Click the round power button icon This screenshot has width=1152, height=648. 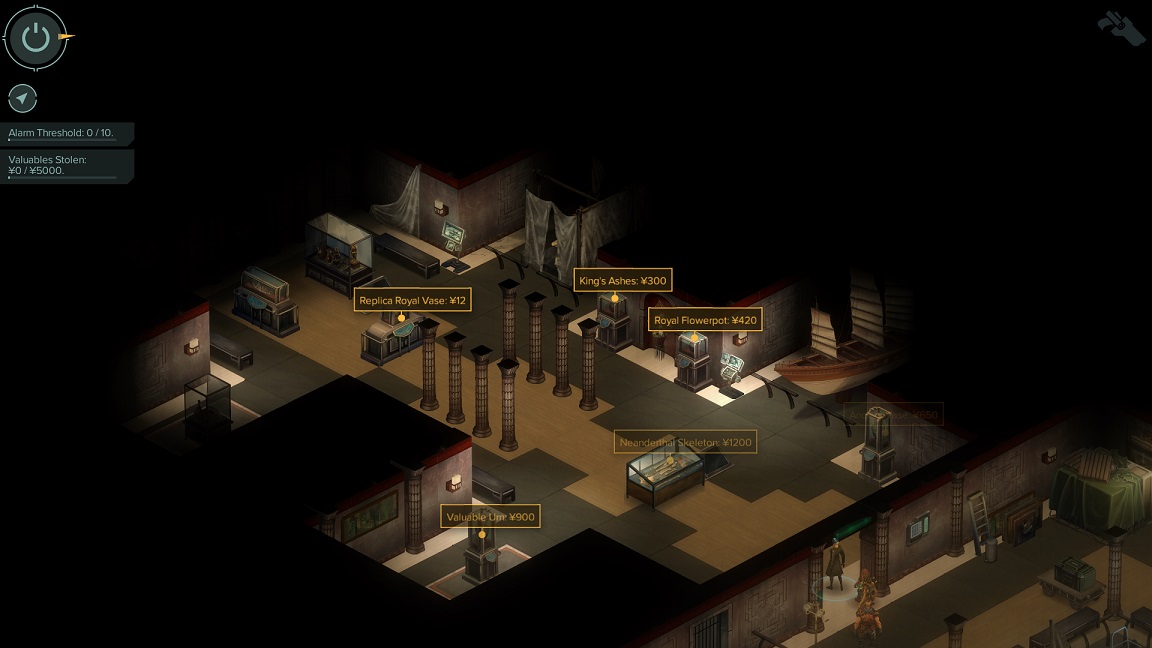36,38
